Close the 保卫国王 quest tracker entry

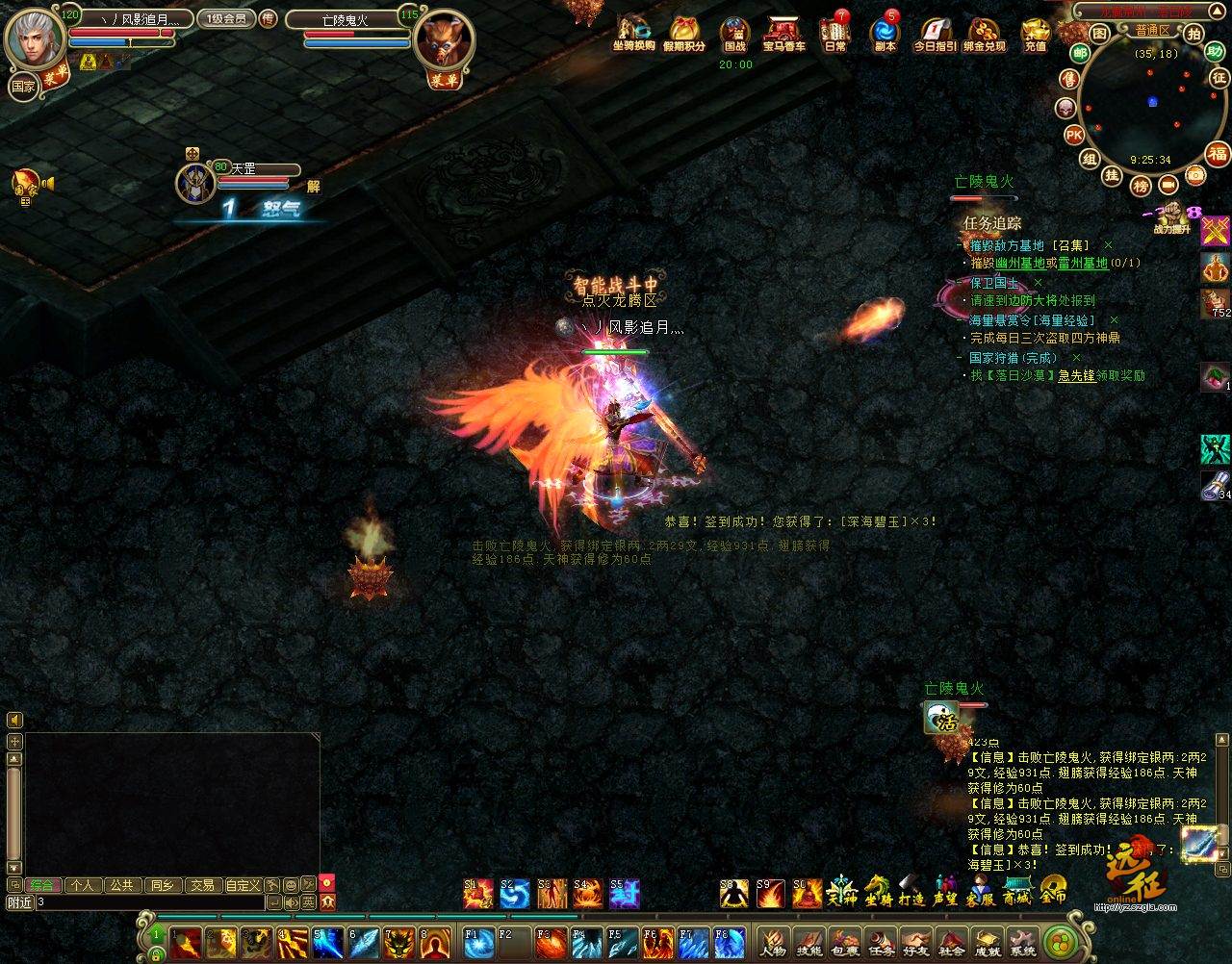pos(1038,283)
